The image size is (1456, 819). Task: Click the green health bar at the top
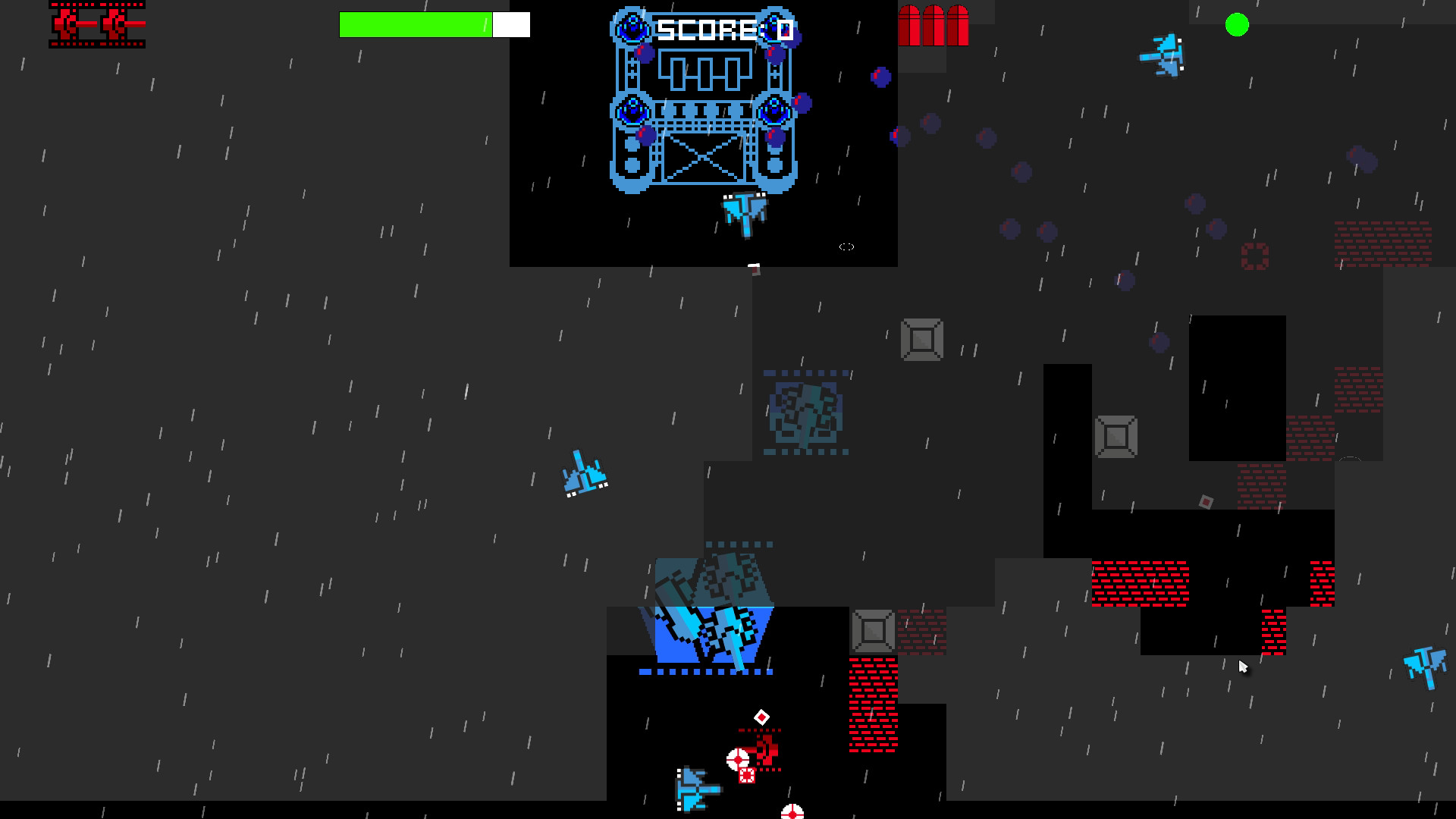[417, 24]
